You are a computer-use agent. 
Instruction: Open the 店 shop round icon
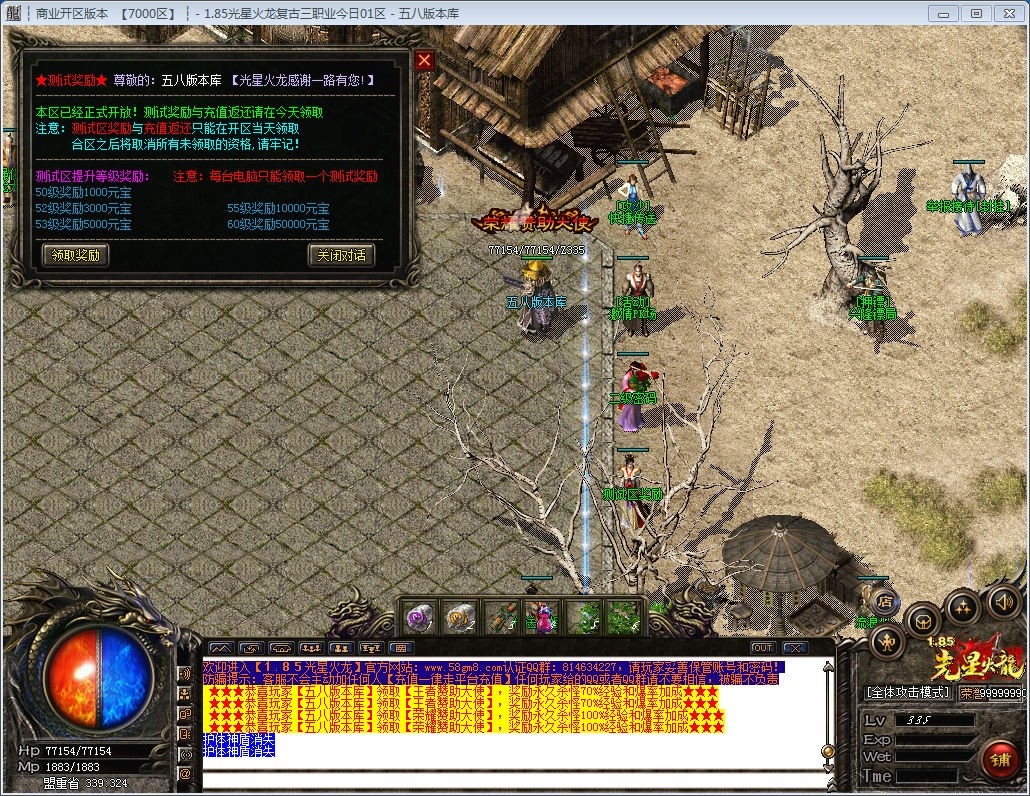[x=885, y=601]
